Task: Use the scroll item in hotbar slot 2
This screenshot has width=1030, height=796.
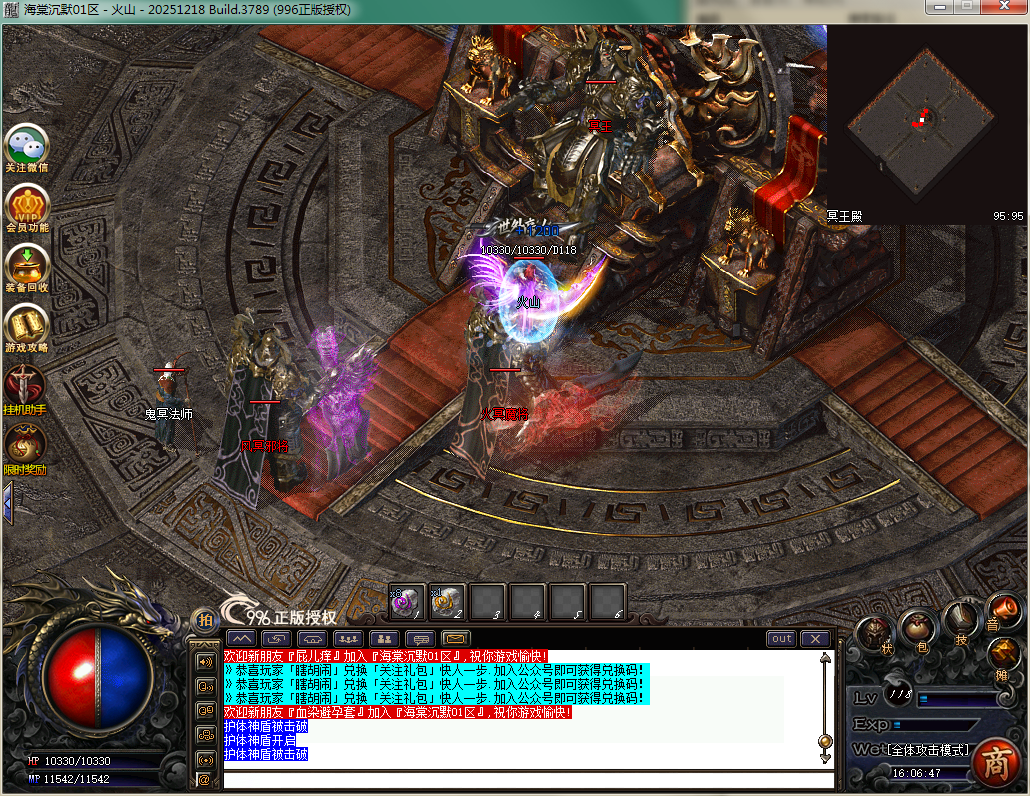Action: pos(448,602)
